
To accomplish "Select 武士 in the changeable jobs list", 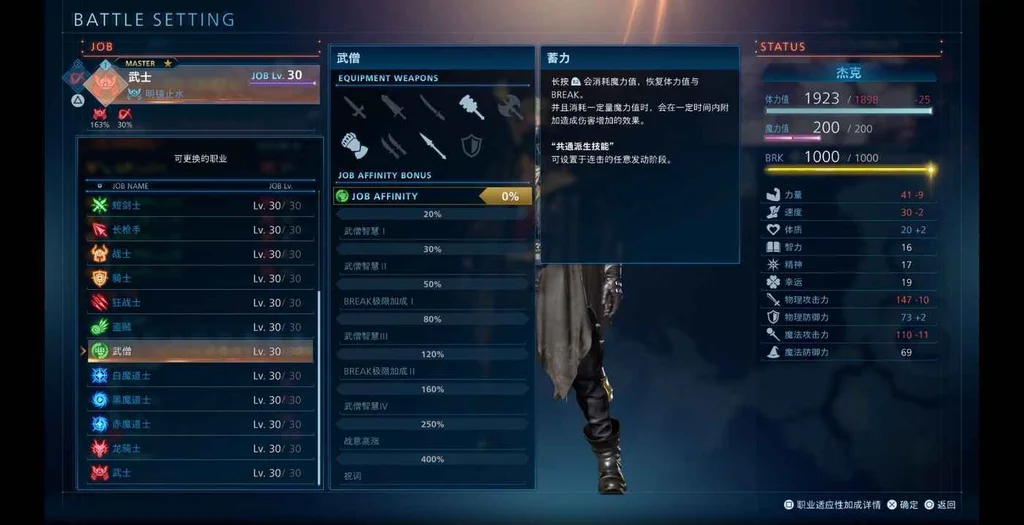I will [200, 473].
